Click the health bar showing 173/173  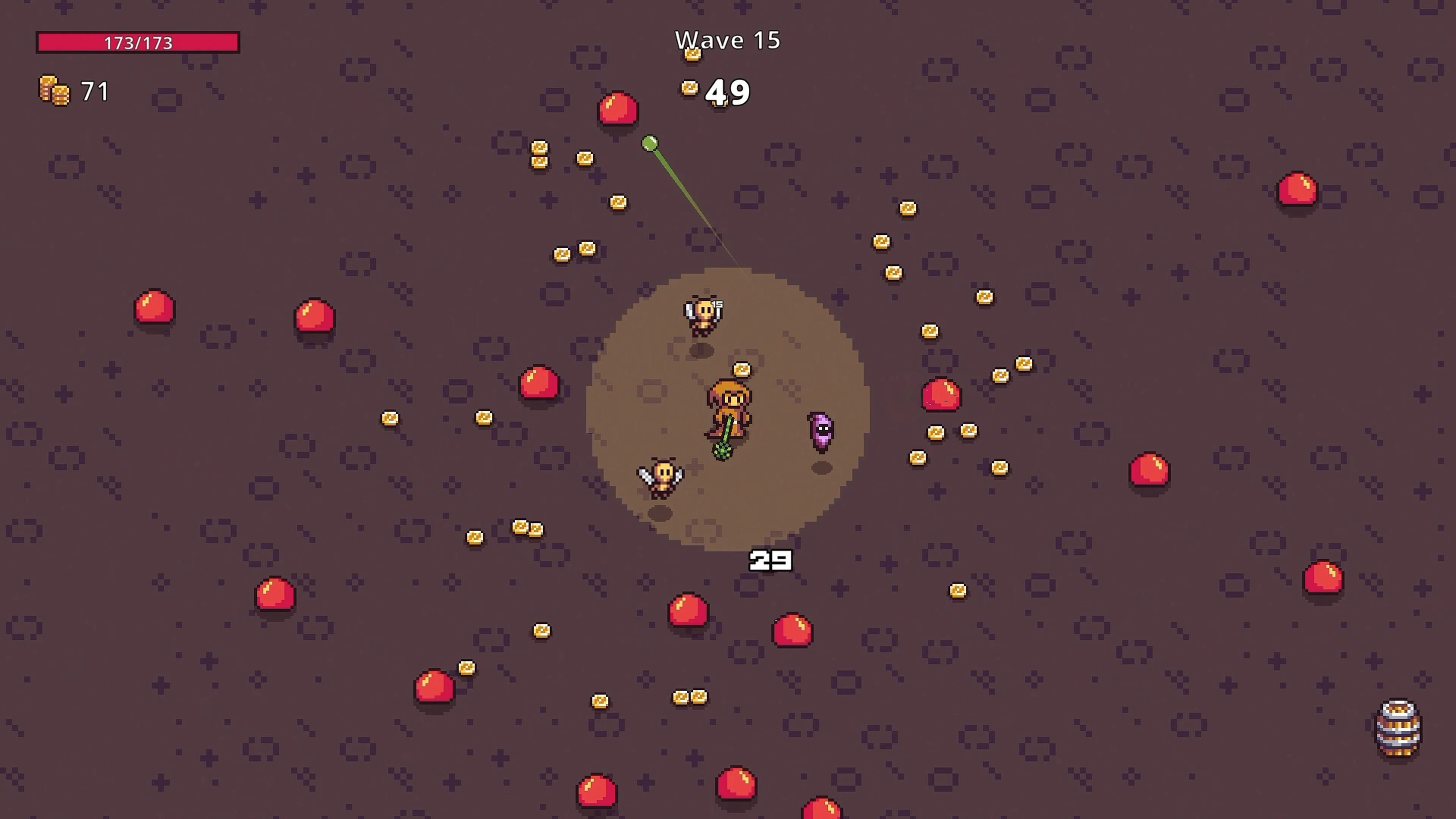[137, 42]
